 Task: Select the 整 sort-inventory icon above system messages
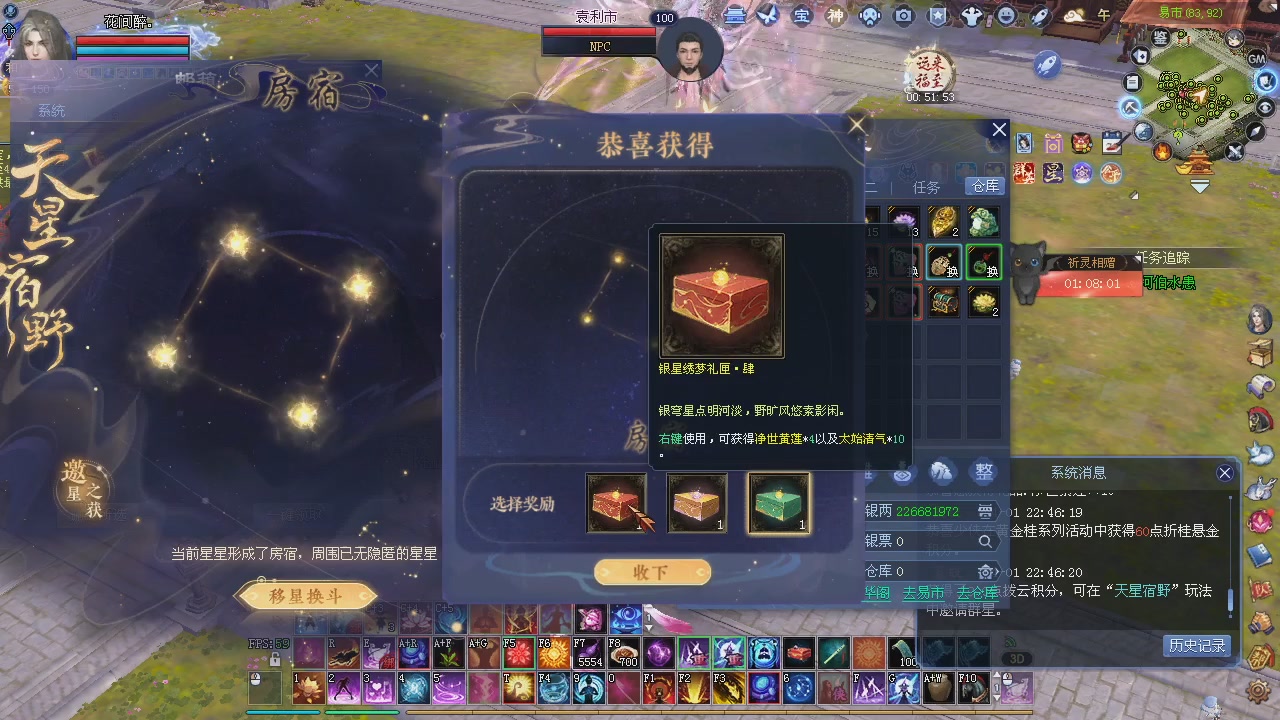click(x=982, y=471)
